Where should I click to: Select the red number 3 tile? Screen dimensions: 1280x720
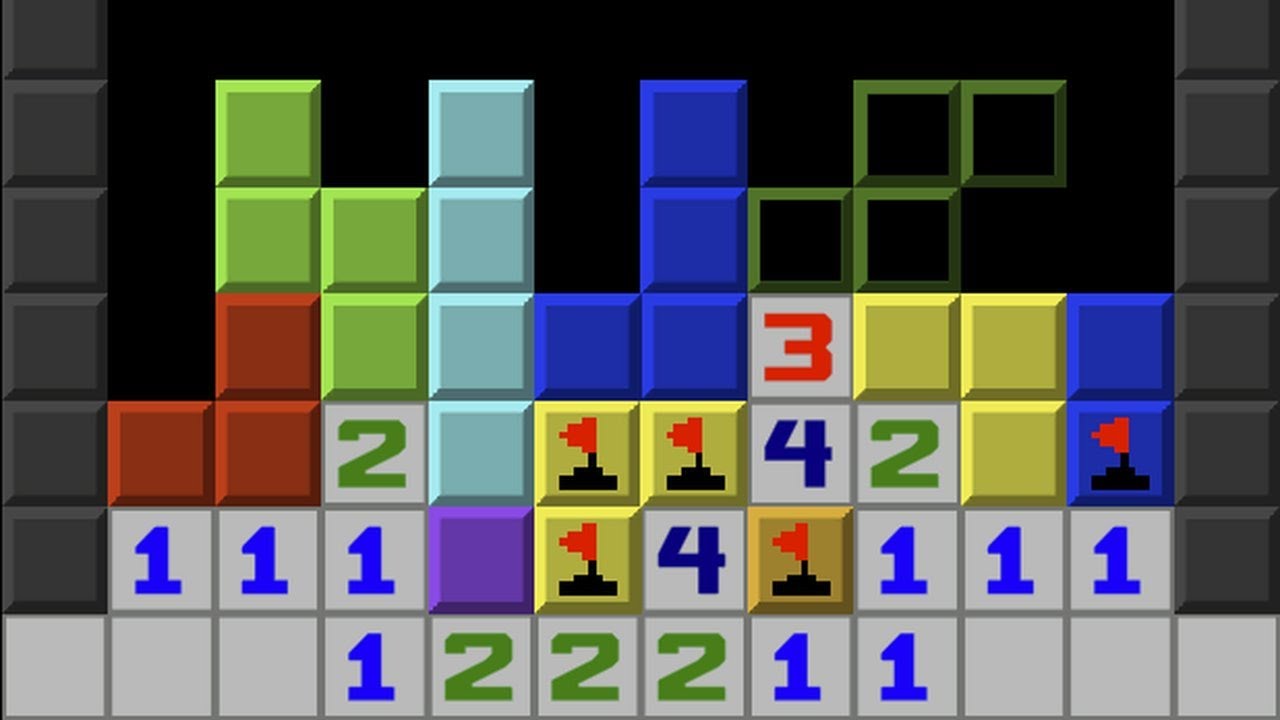tap(800, 347)
